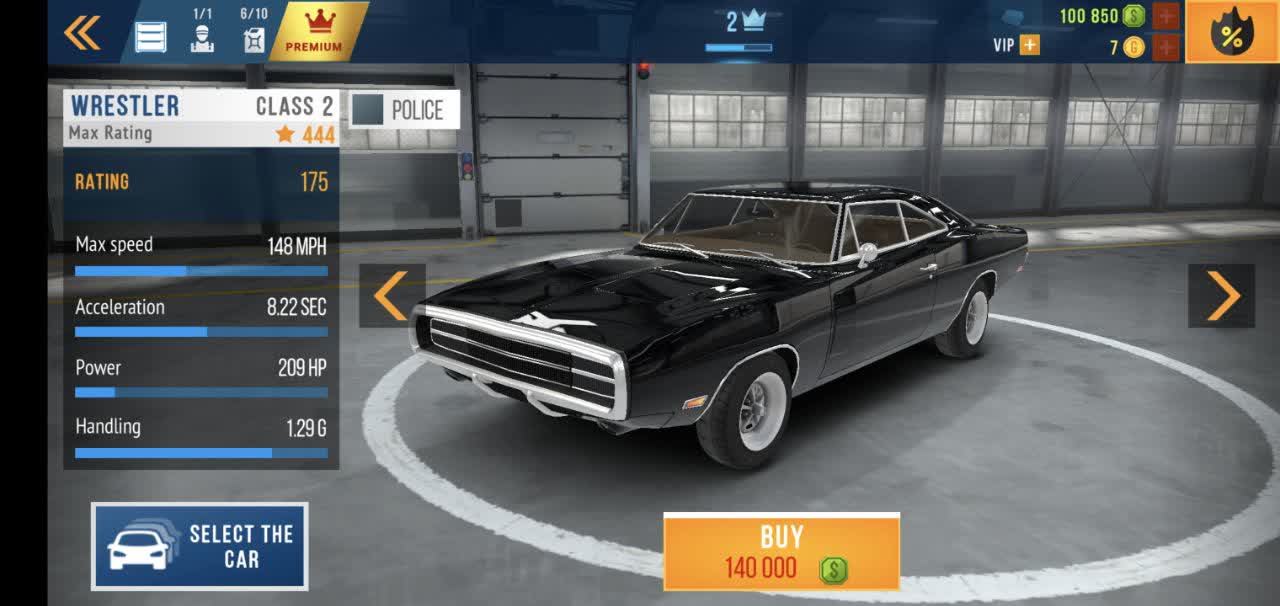Add more cash with the plus button
The width and height of the screenshot is (1280, 606).
point(1166,16)
